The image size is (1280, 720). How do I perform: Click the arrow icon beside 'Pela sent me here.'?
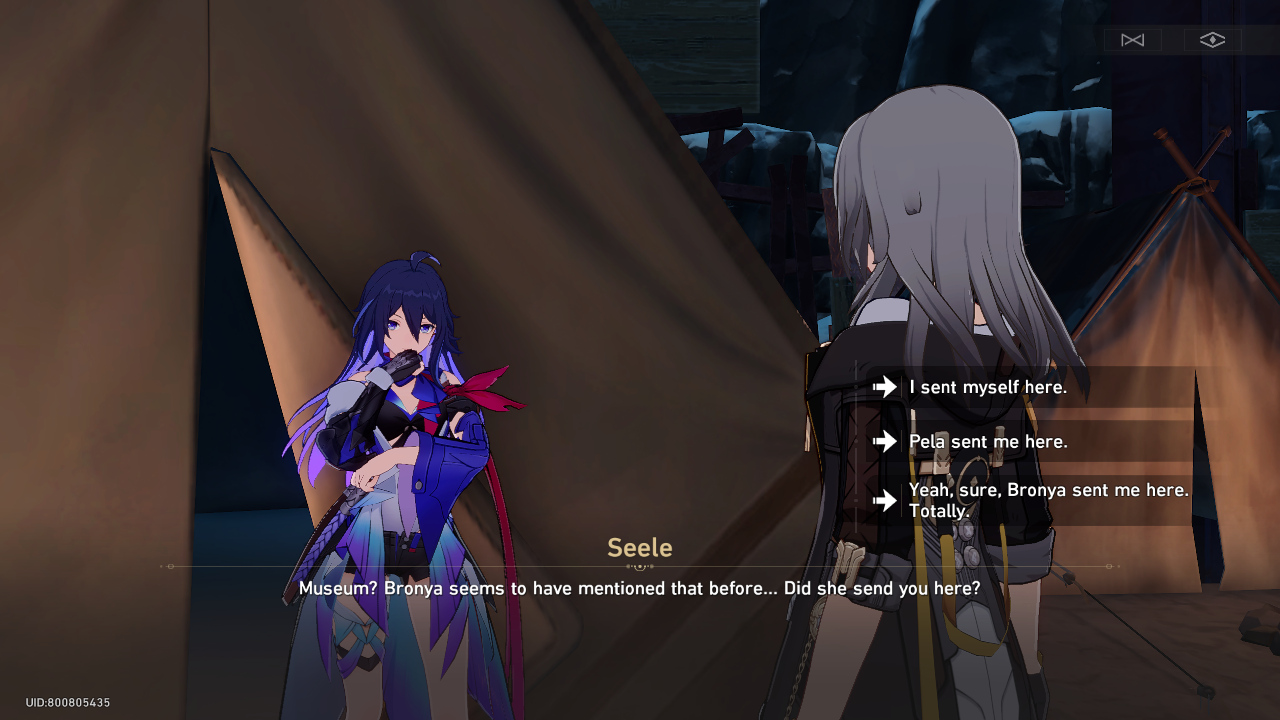click(x=884, y=441)
